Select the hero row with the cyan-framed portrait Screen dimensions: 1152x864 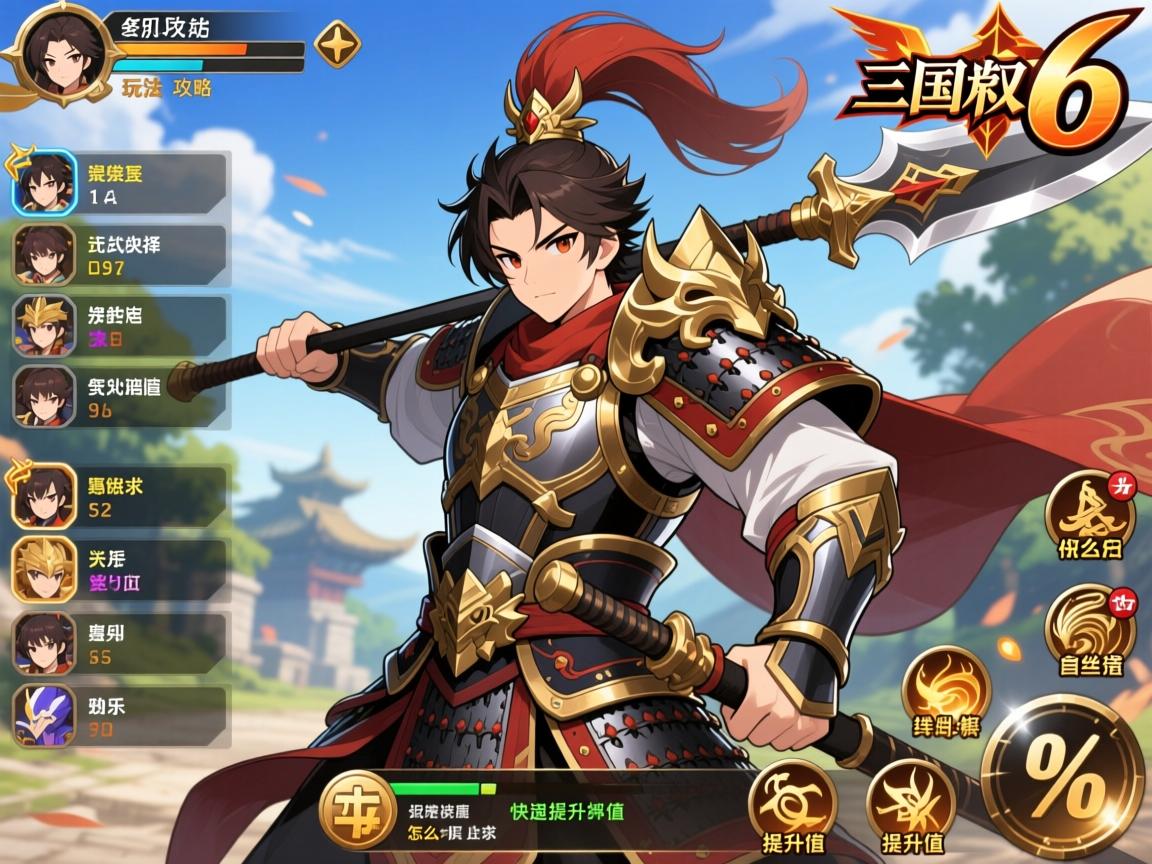click(x=120, y=183)
